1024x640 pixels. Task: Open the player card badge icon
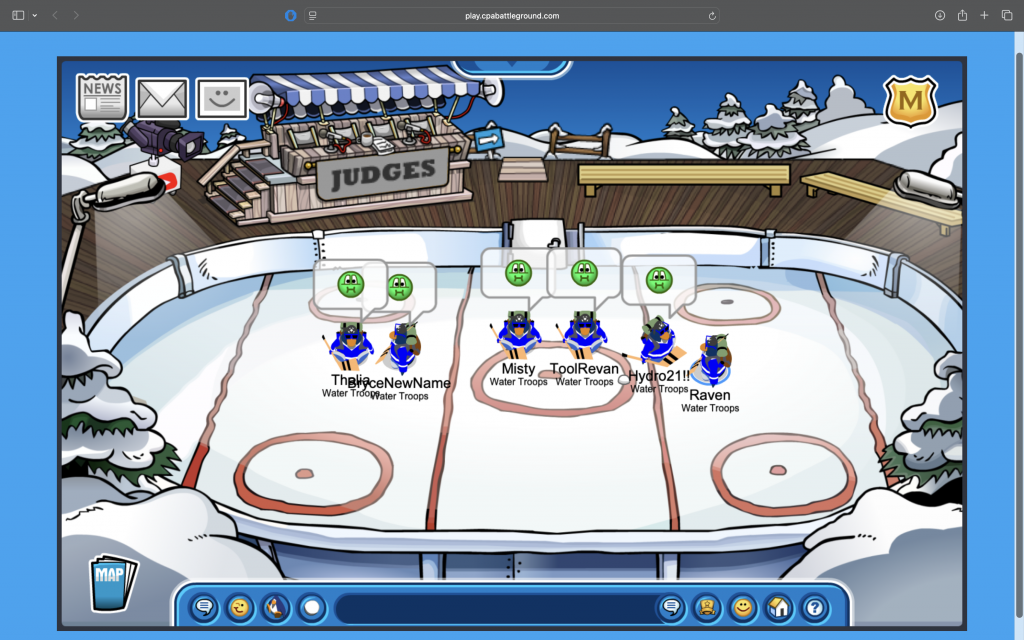pos(706,607)
